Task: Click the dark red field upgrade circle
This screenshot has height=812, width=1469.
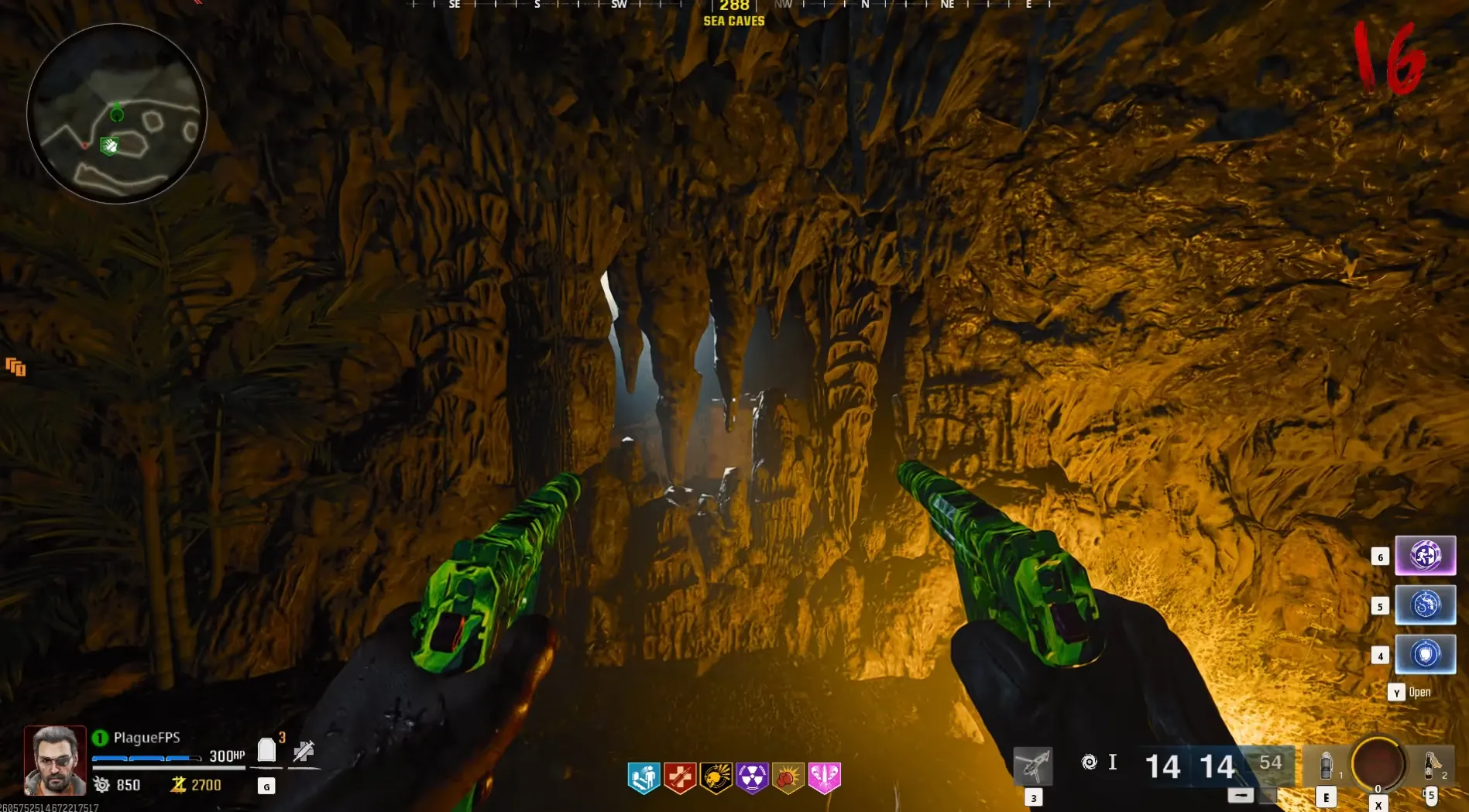Action: tap(1378, 764)
